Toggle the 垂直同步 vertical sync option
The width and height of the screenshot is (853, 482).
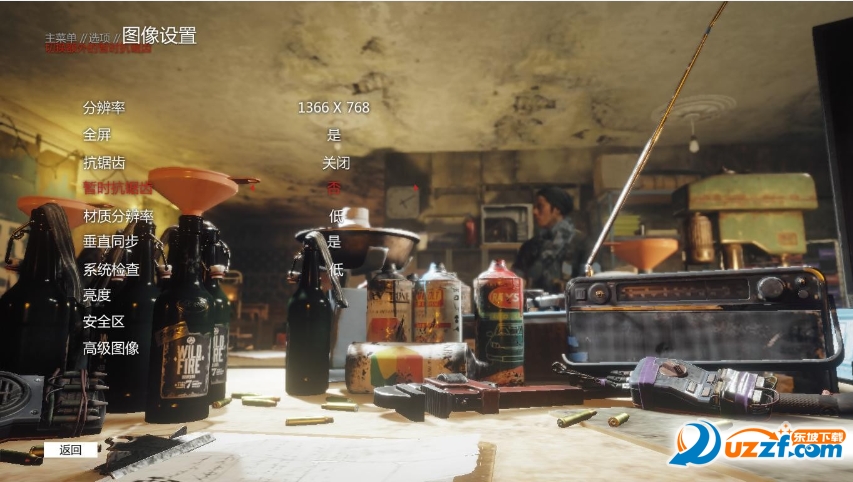point(111,242)
